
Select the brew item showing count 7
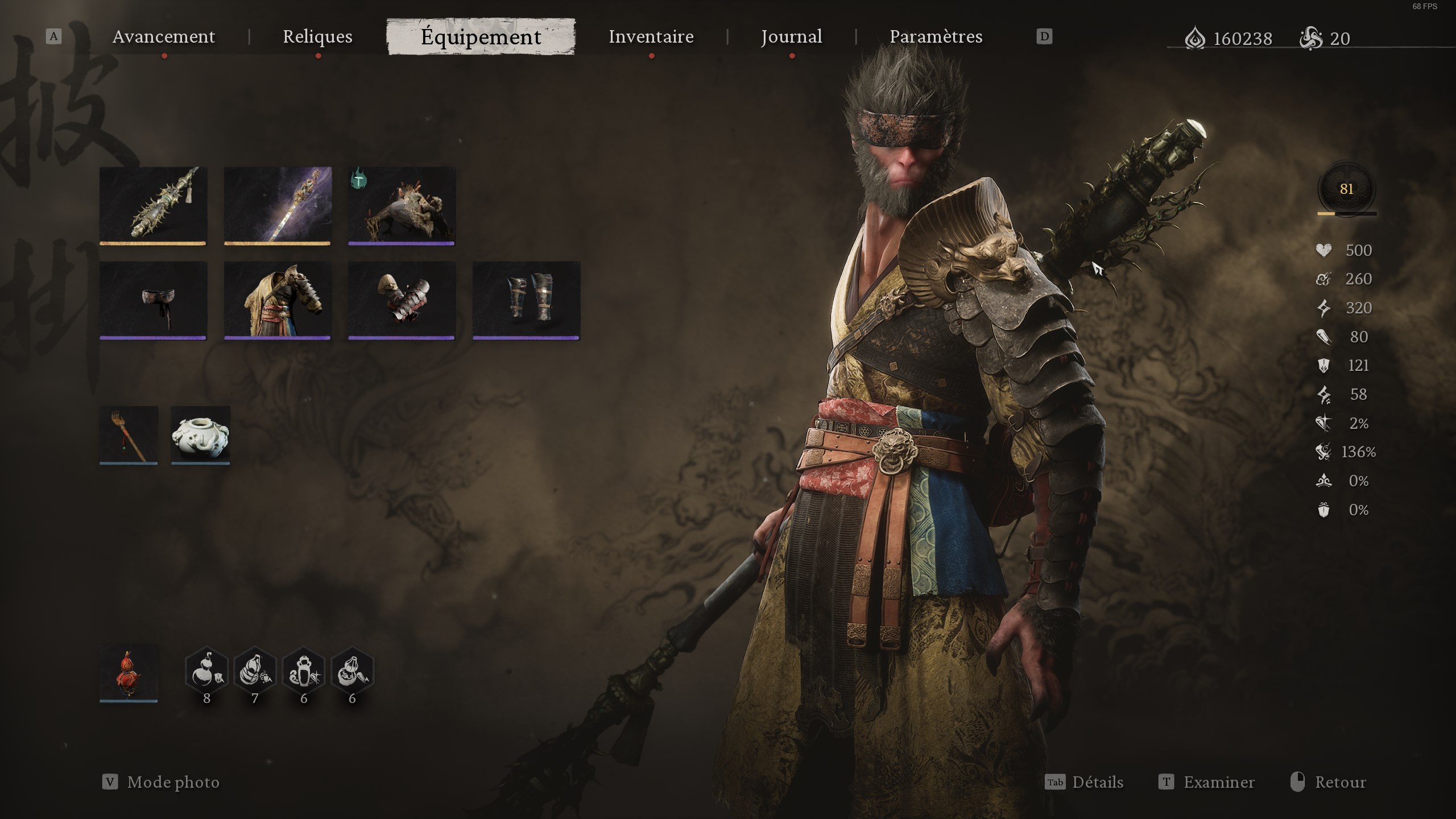[x=254, y=670]
